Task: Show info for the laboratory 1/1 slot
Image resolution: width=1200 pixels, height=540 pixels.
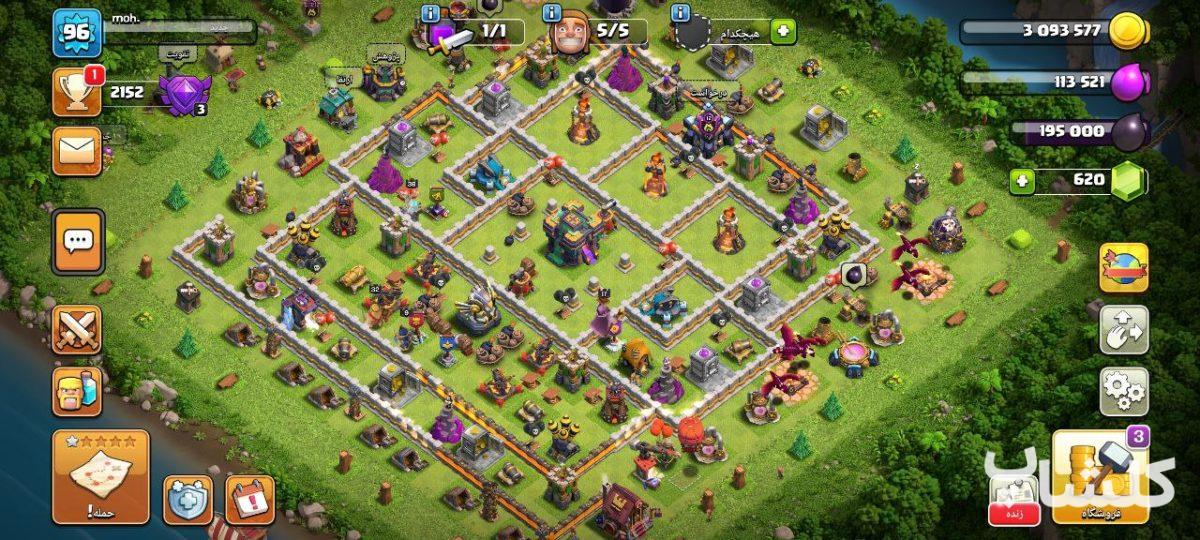Action: tap(431, 14)
